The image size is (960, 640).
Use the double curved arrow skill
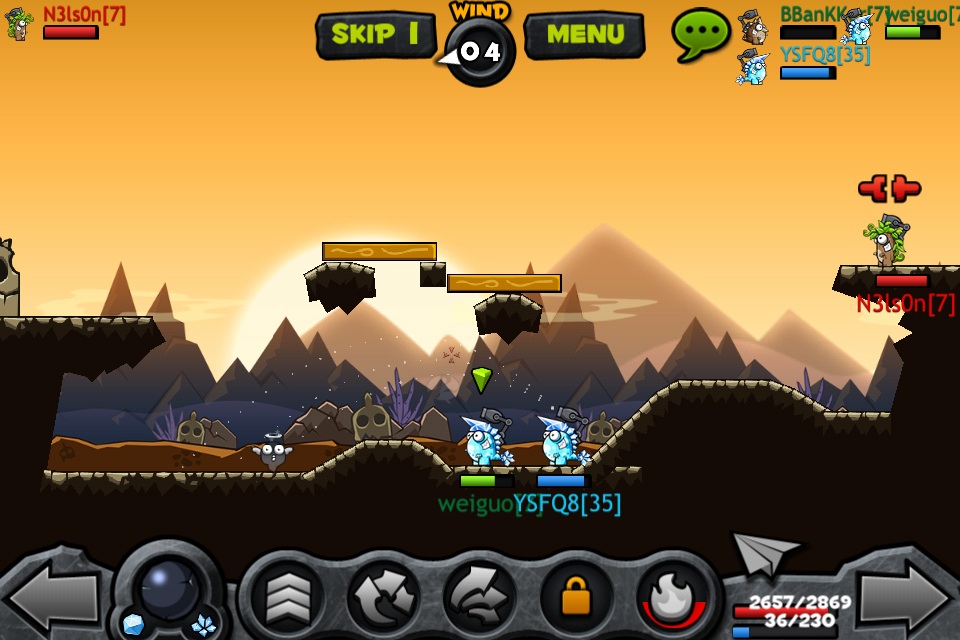pyautogui.click(x=479, y=598)
